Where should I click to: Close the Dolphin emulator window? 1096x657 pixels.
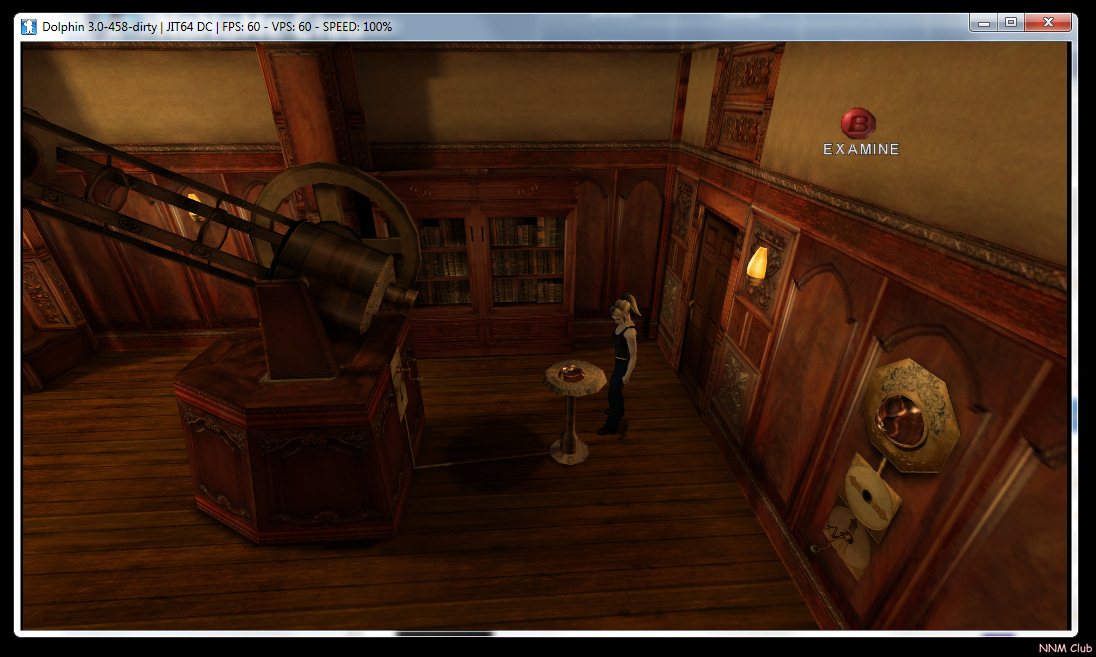click(1048, 22)
